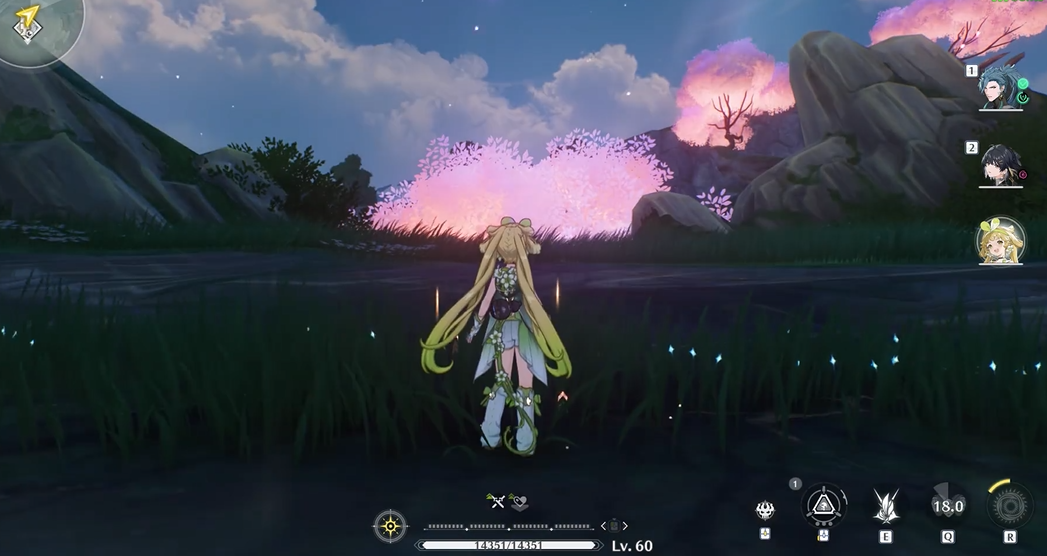Trigger the resonance liberation ultimate icon
The image size is (1047, 556).
pos(1009,506)
